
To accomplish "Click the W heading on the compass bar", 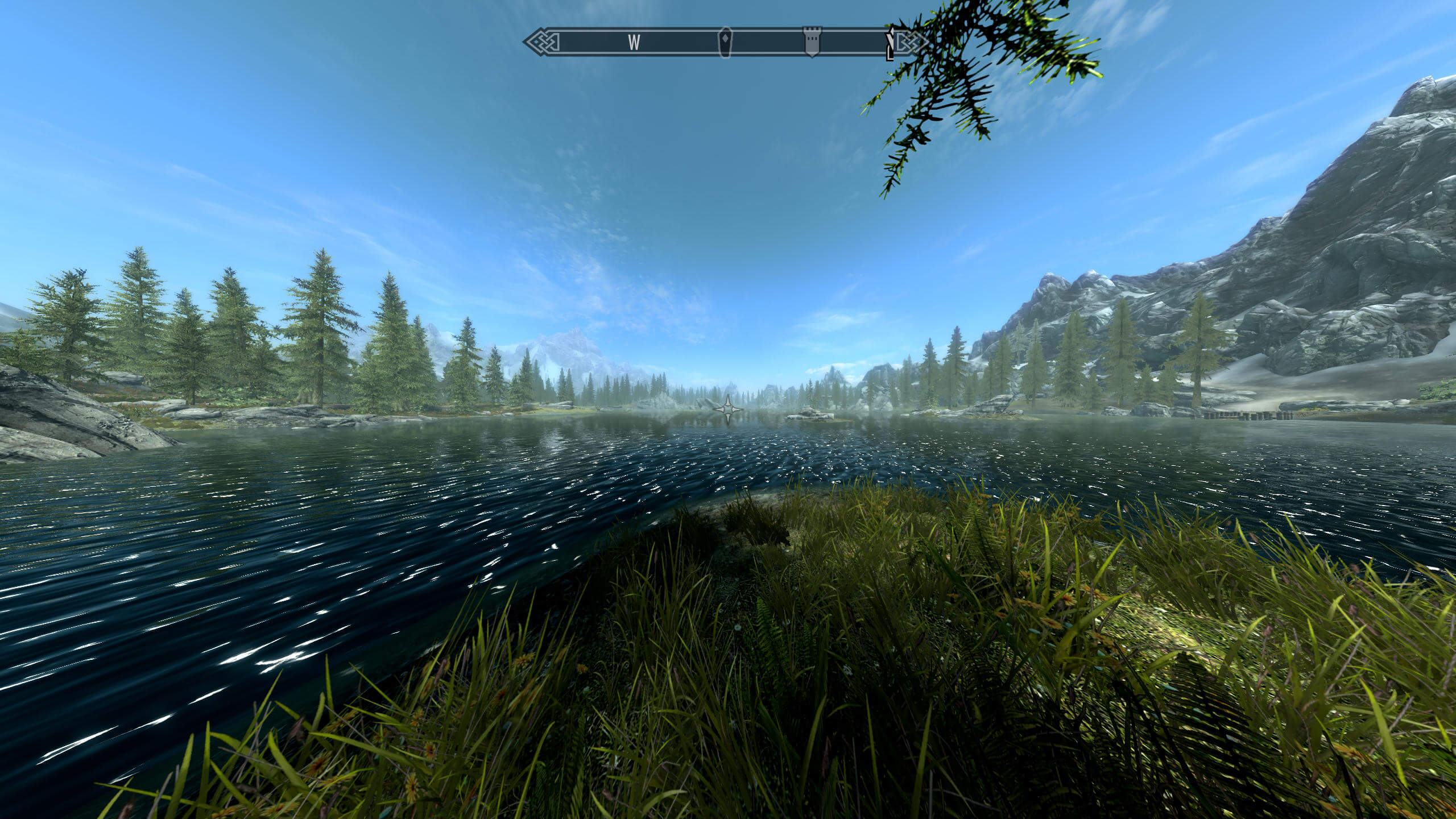I will click(634, 42).
